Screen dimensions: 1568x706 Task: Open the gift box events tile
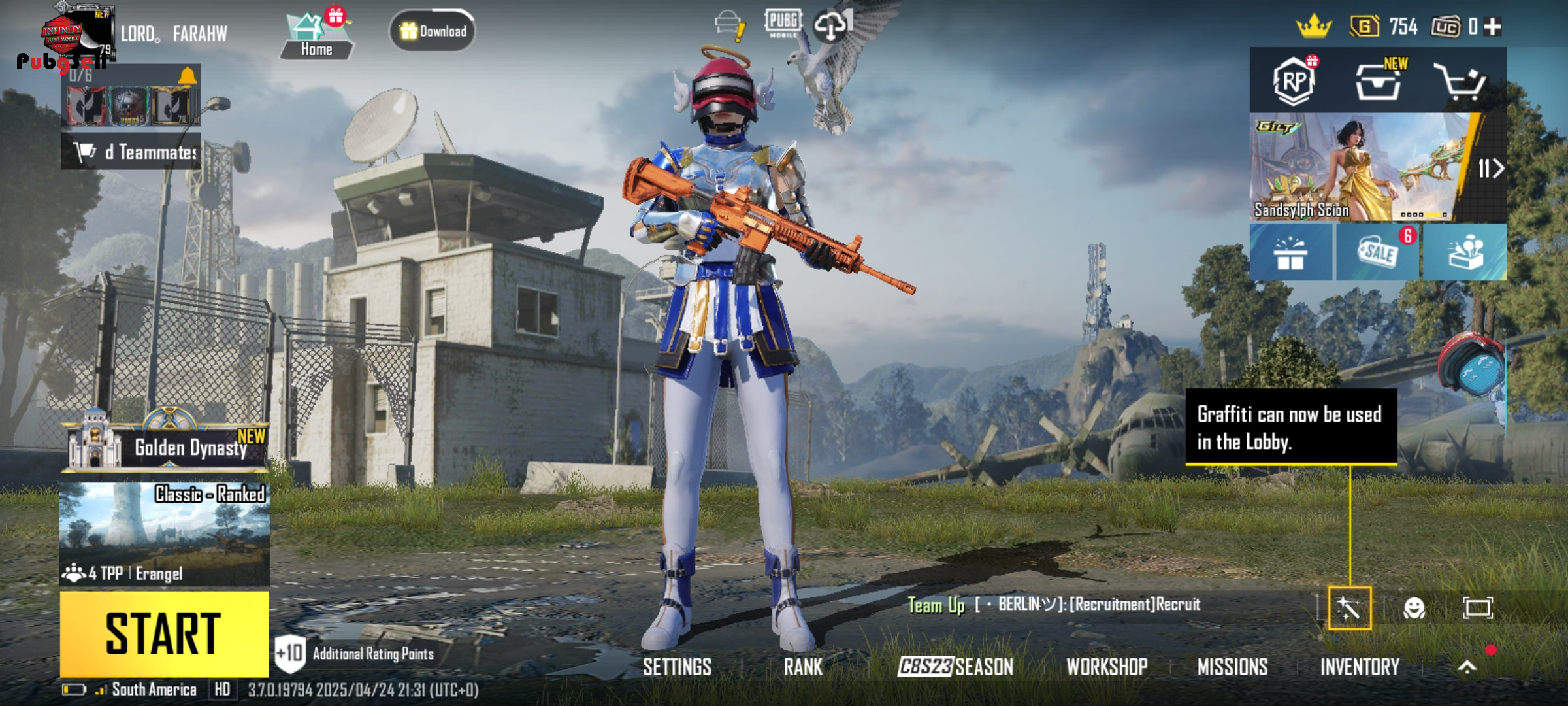pyautogui.click(x=1290, y=252)
